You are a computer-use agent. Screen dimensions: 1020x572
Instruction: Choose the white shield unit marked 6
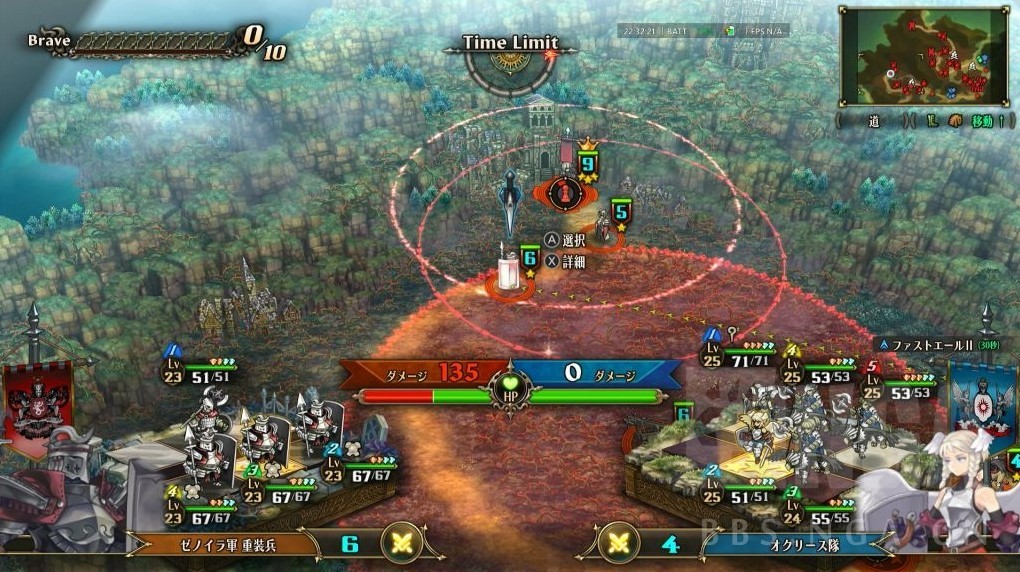point(511,271)
